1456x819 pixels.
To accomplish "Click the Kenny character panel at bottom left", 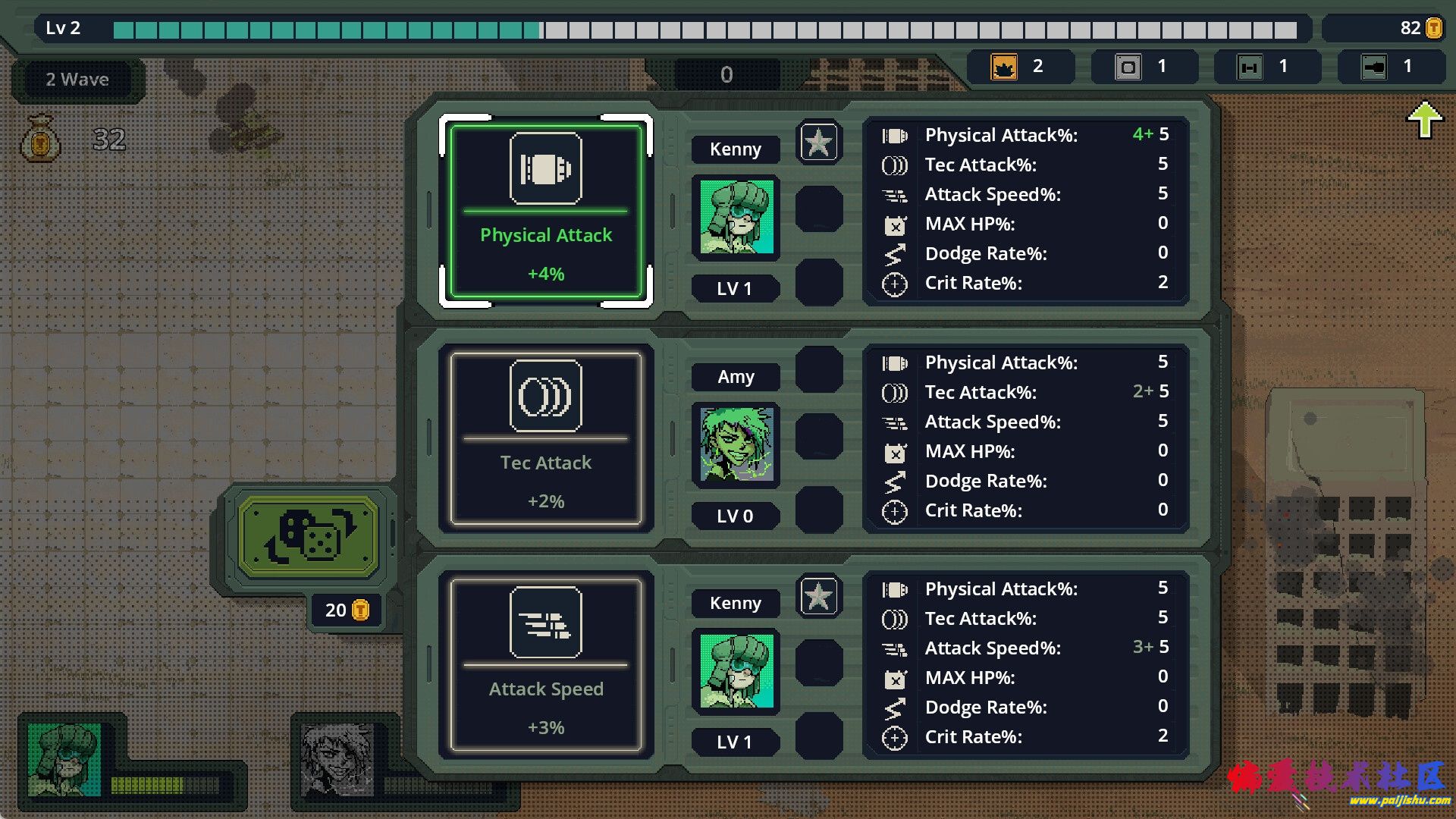I will point(64,758).
